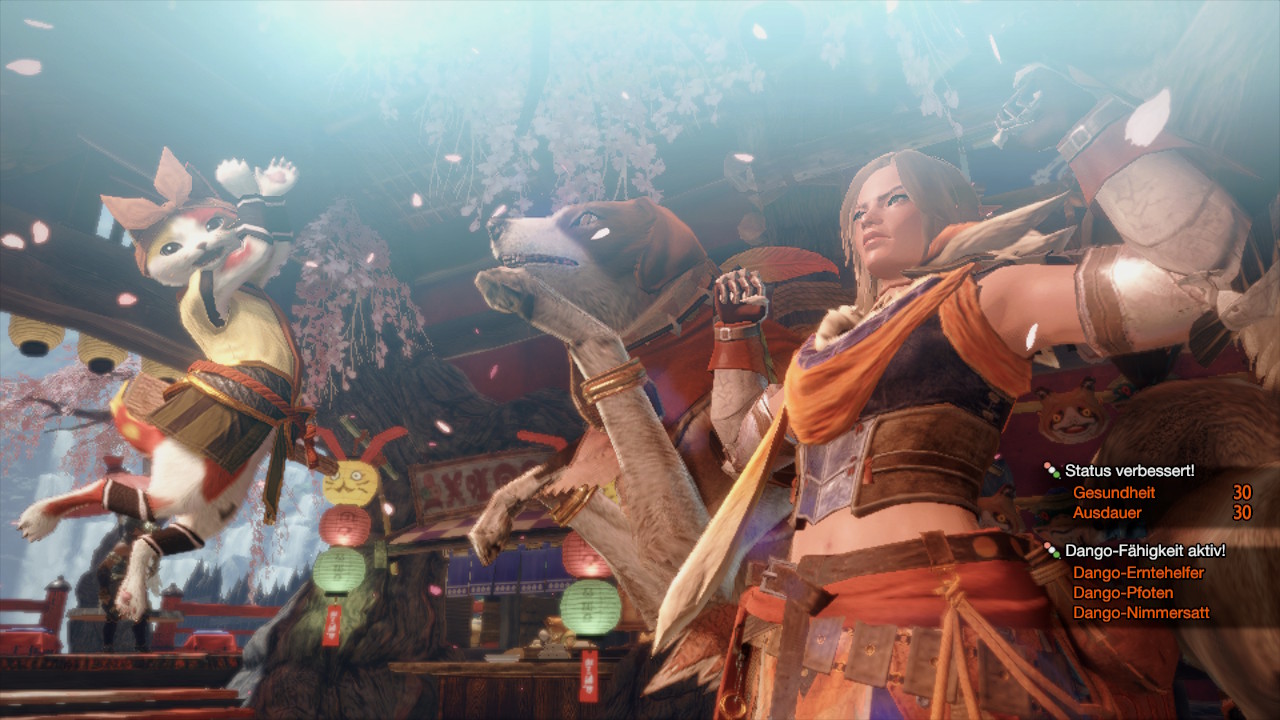1280x720 pixels.
Task: Select the Dango-Erntehelfer skill entry
Action: (x=1138, y=573)
